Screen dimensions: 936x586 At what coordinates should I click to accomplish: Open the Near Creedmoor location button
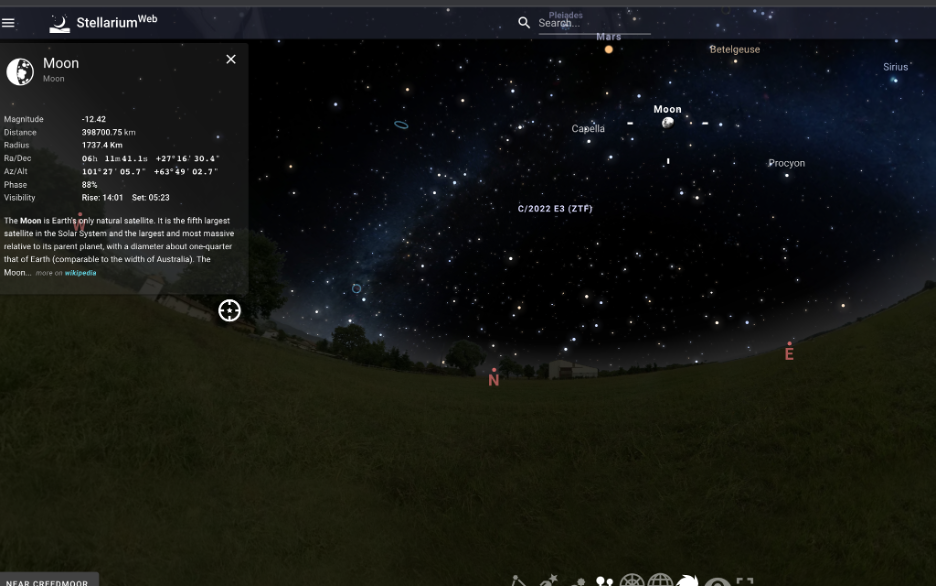tap(48, 581)
